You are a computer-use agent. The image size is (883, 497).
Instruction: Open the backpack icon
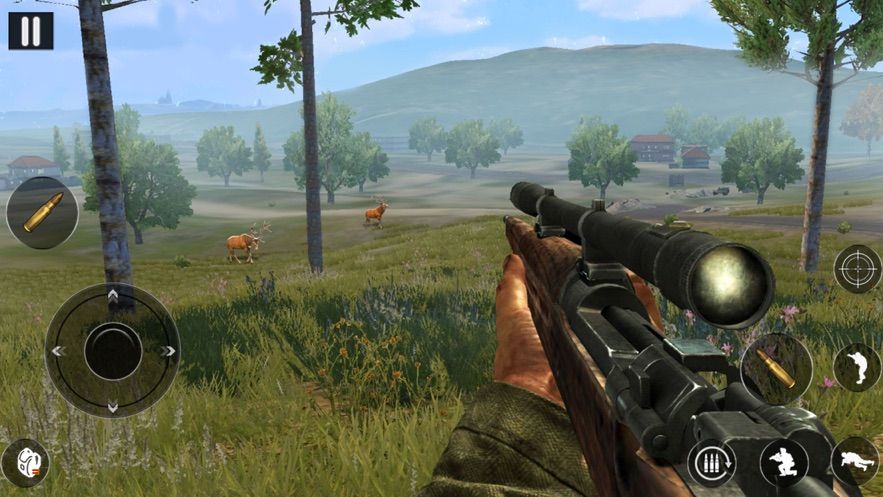25,462
